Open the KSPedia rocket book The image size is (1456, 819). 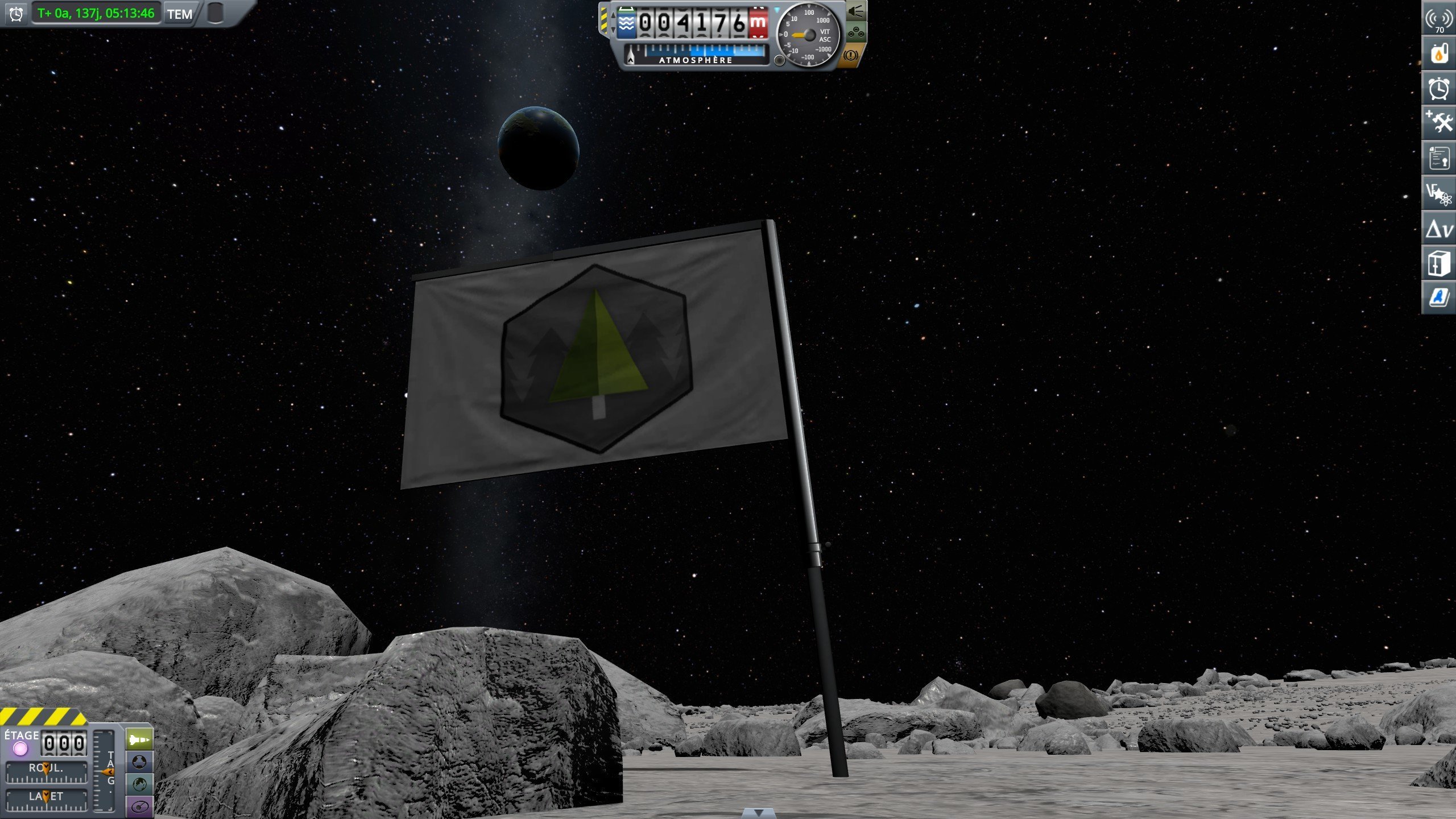[1439, 297]
